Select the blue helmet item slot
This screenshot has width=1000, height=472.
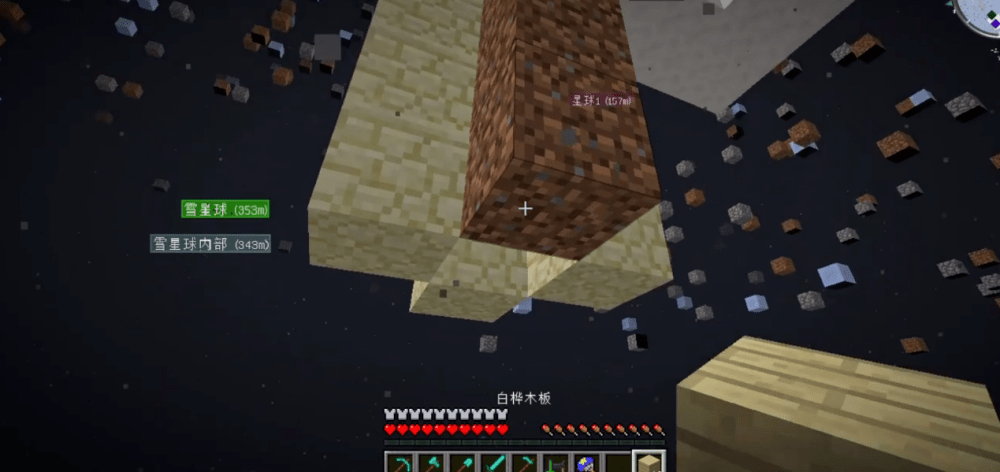point(586,463)
